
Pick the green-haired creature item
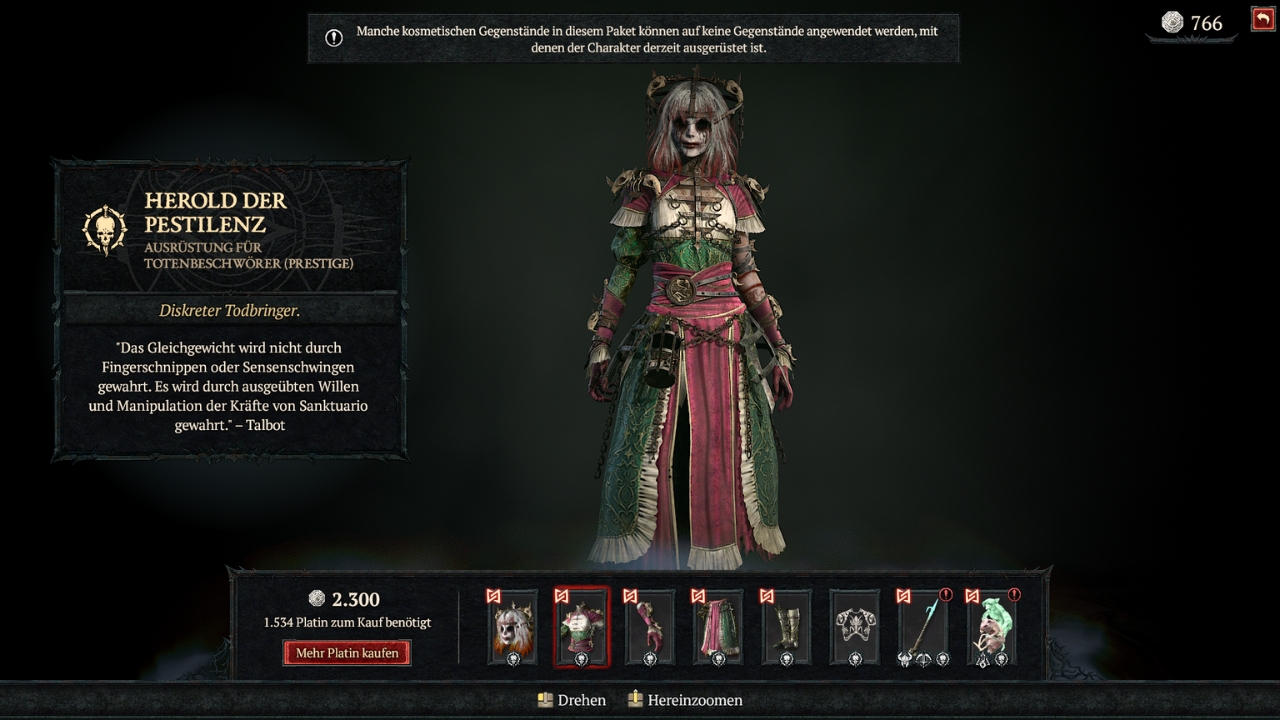point(992,627)
